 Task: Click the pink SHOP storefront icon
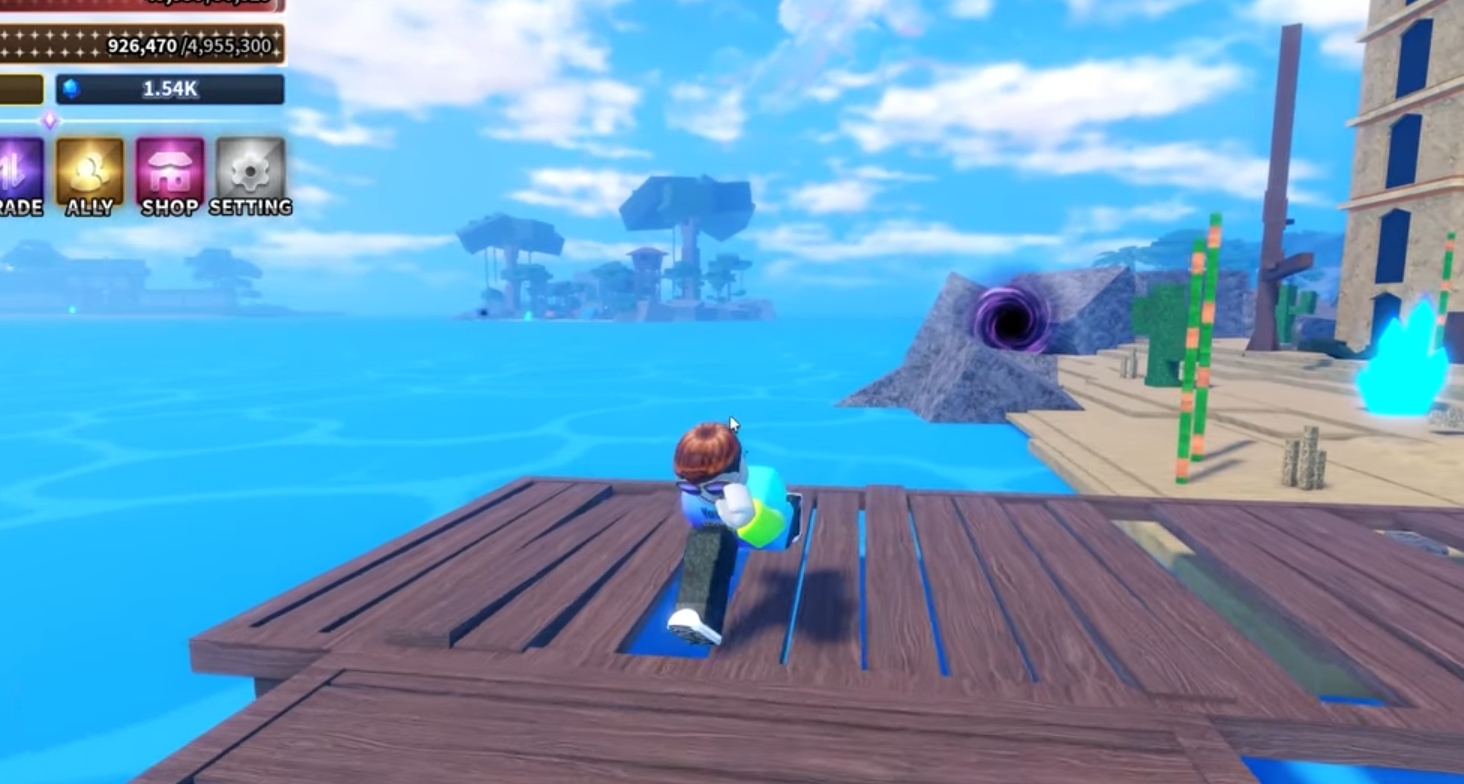click(x=171, y=170)
